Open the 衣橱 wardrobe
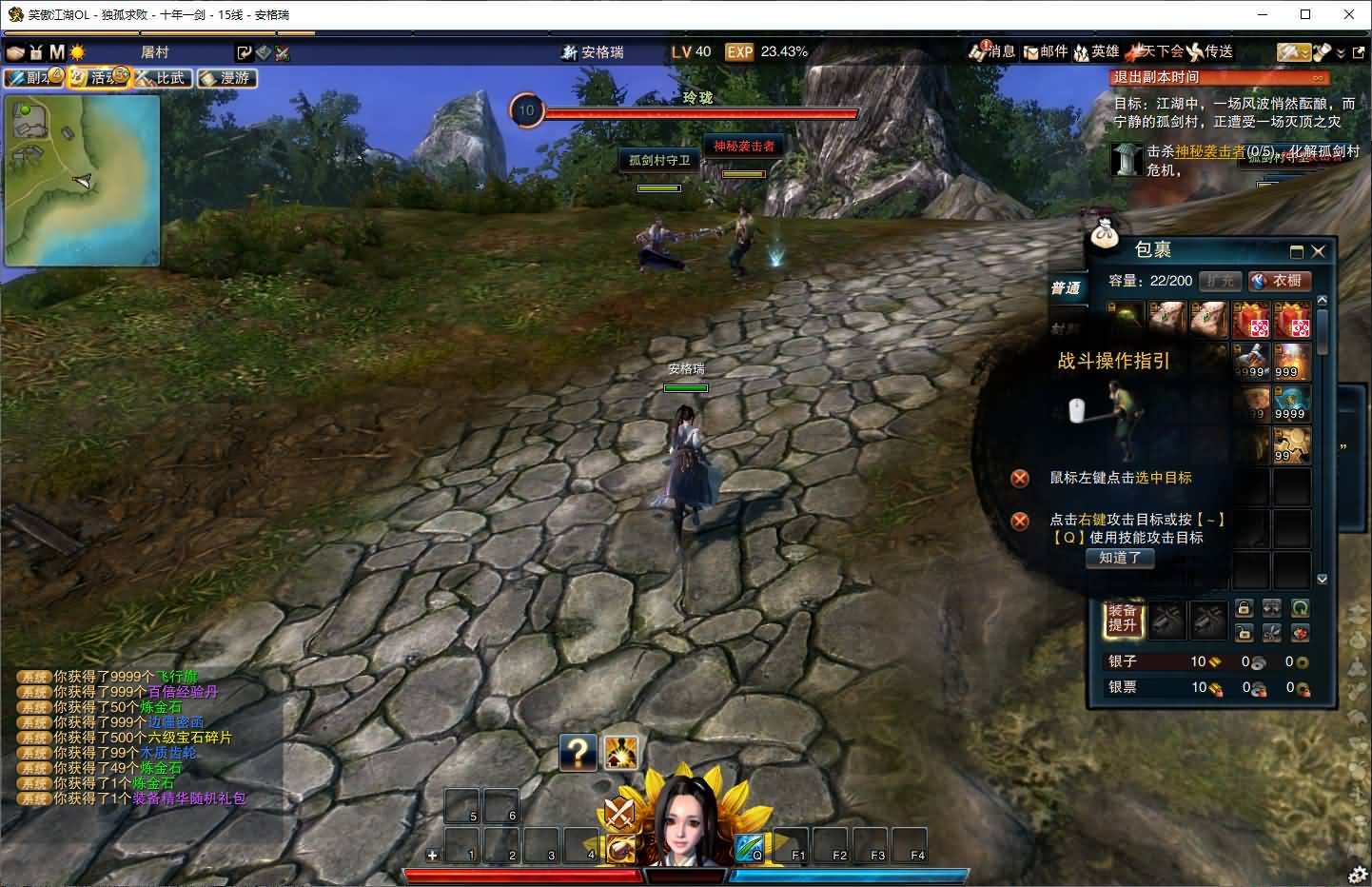This screenshot has width=1372, height=887. click(1279, 281)
